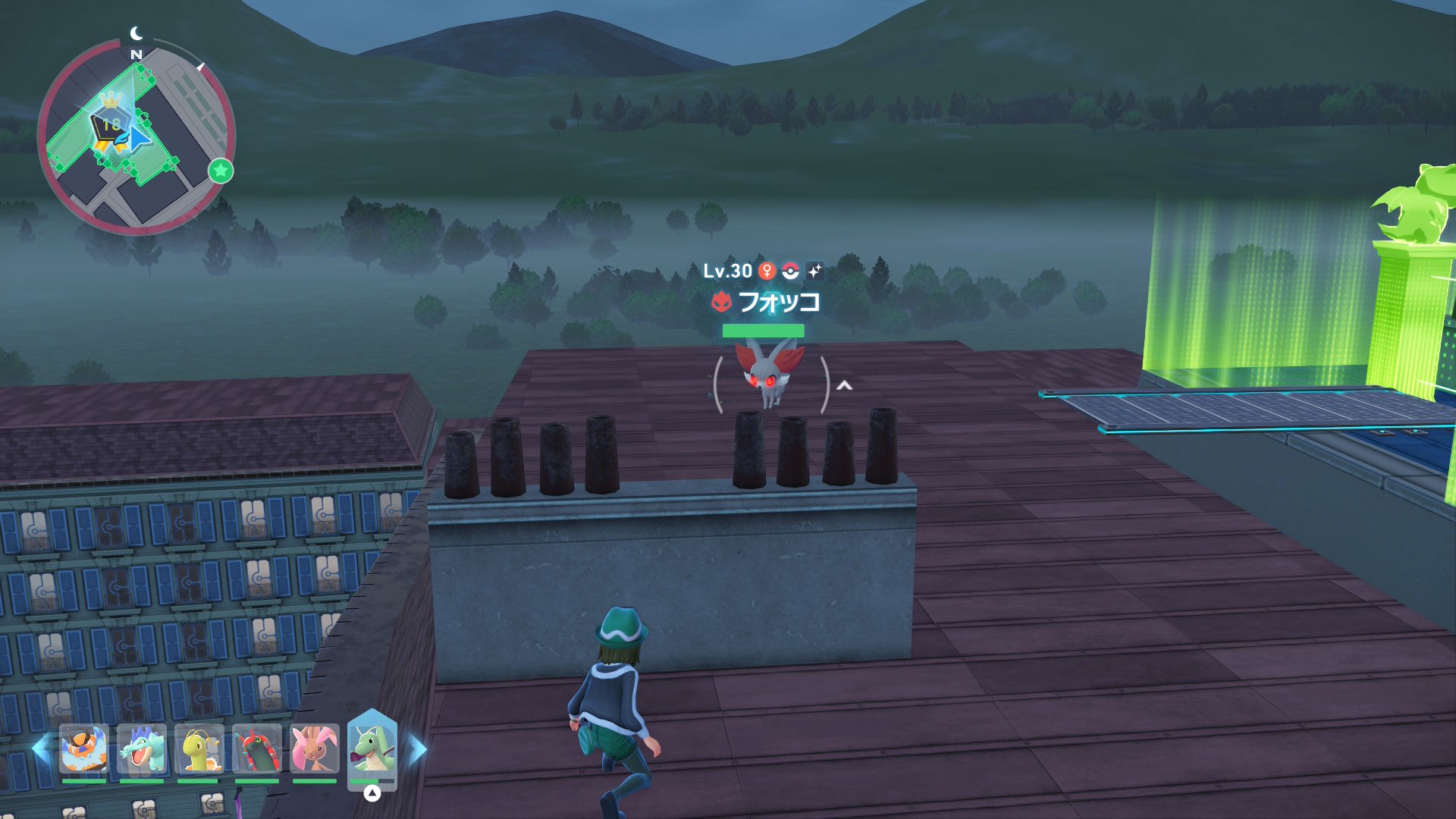1456x819 pixels.
Task: Select the green star marker on minimap edge
Action: click(221, 171)
